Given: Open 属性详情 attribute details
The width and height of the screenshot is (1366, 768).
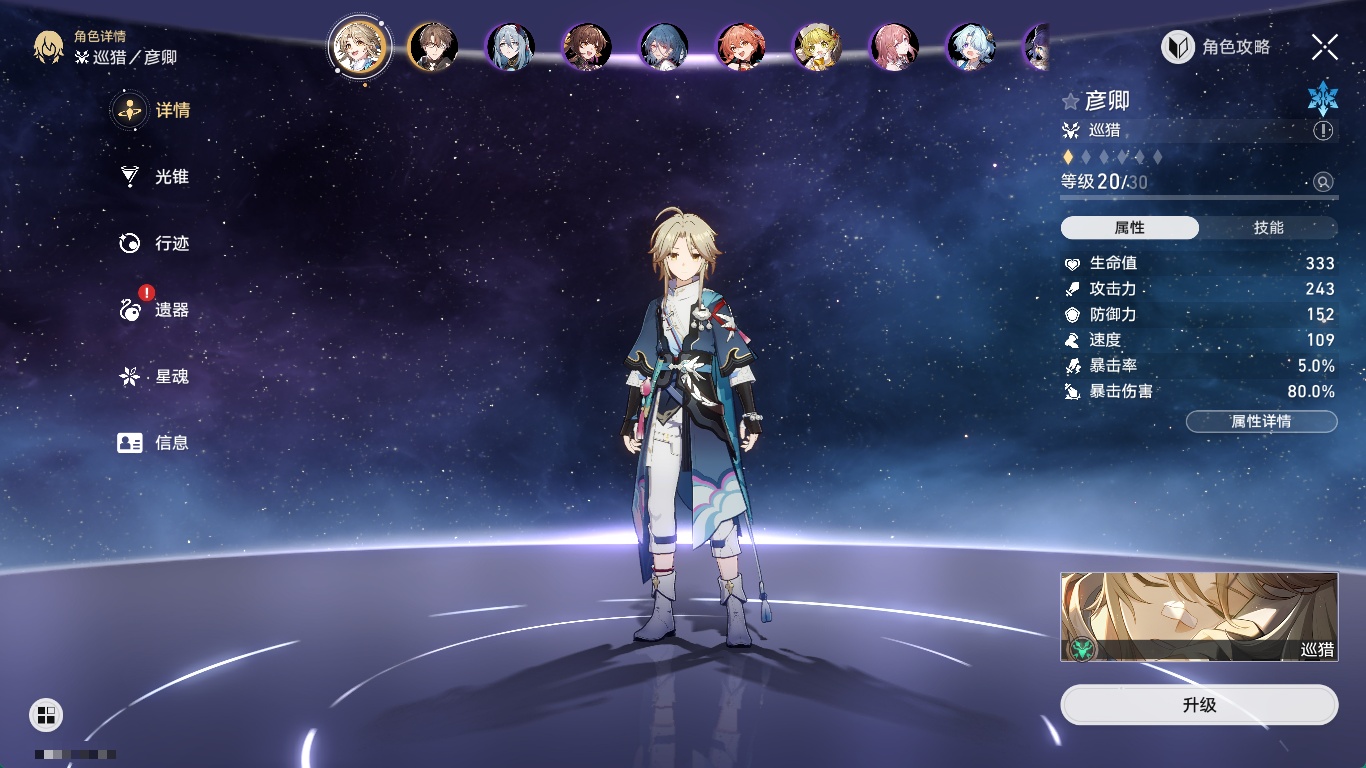Looking at the screenshot, I should click(x=1261, y=421).
